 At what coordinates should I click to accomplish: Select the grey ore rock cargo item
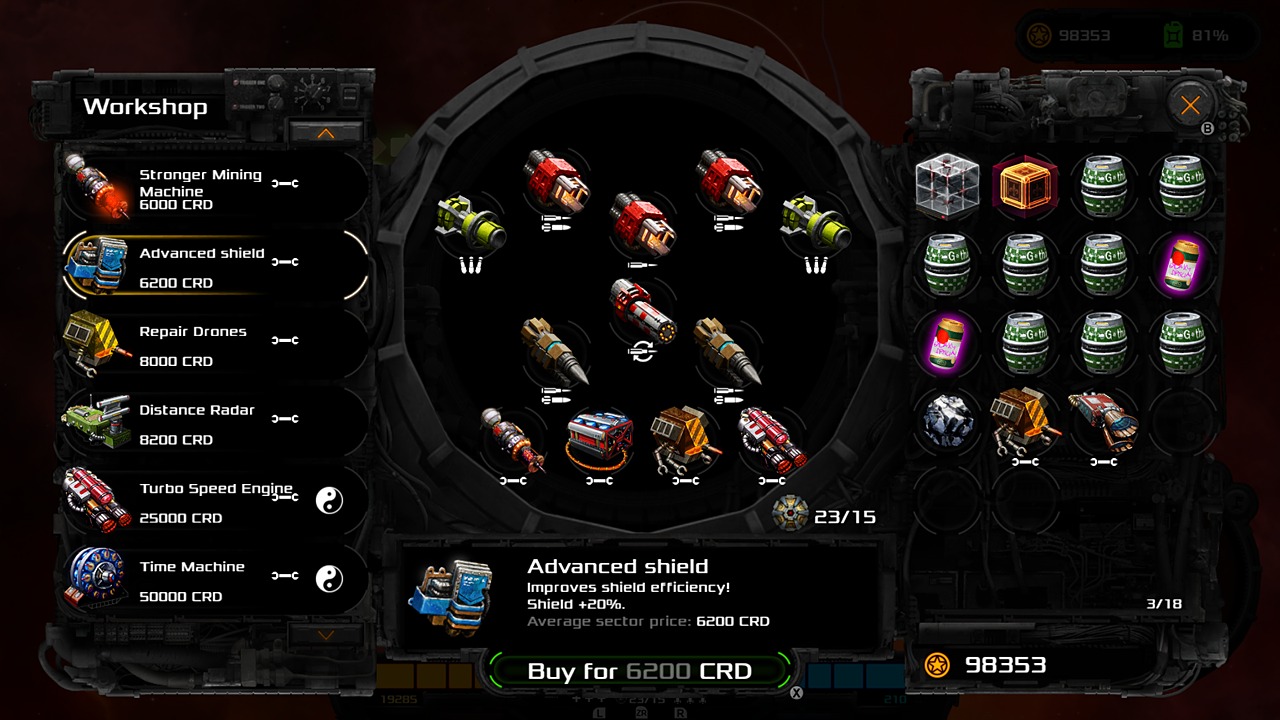tap(945, 422)
